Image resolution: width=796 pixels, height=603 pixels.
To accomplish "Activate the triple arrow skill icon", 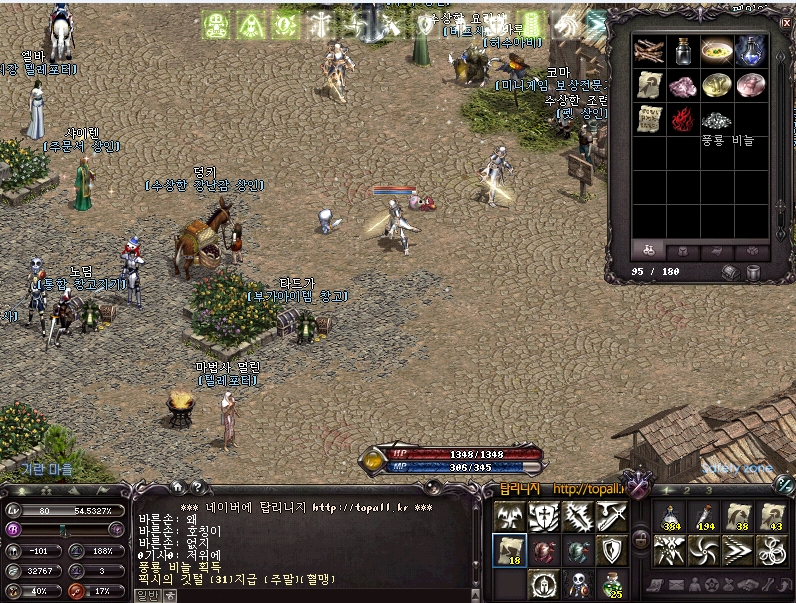I will [x=738, y=551].
